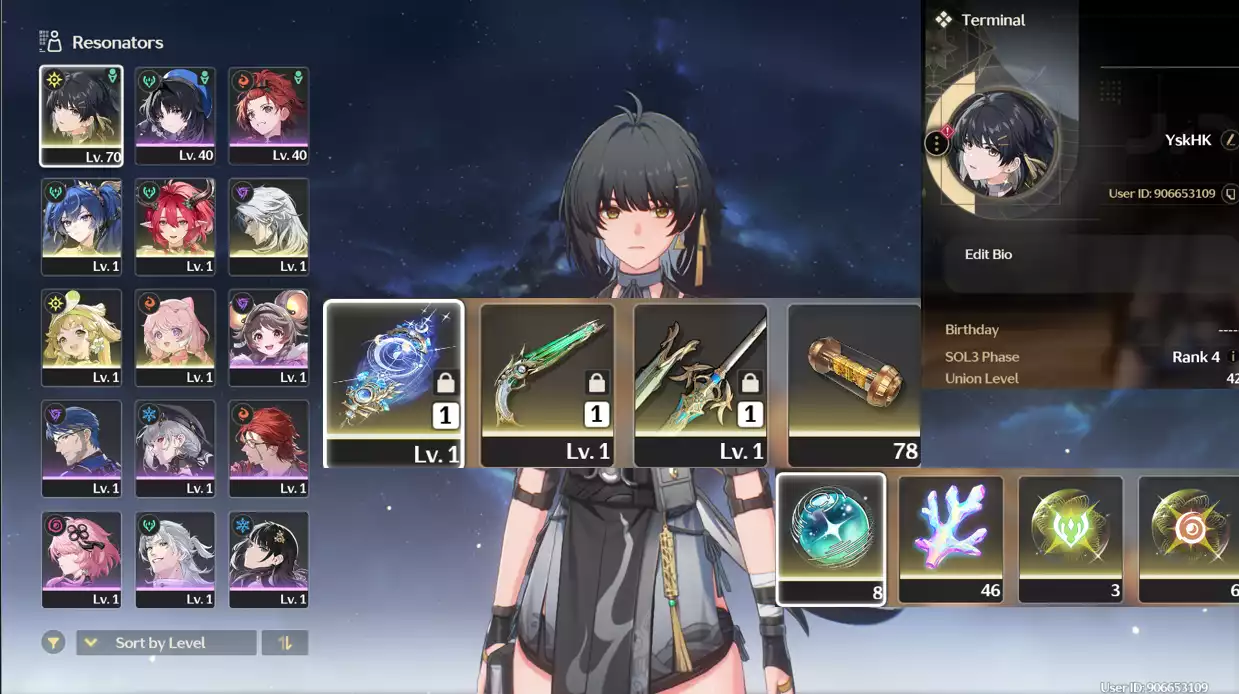Viewport: 1239px width, 694px height.
Task: Pick the white-haired resonator with snowflake icon
Action: [175, 449]
